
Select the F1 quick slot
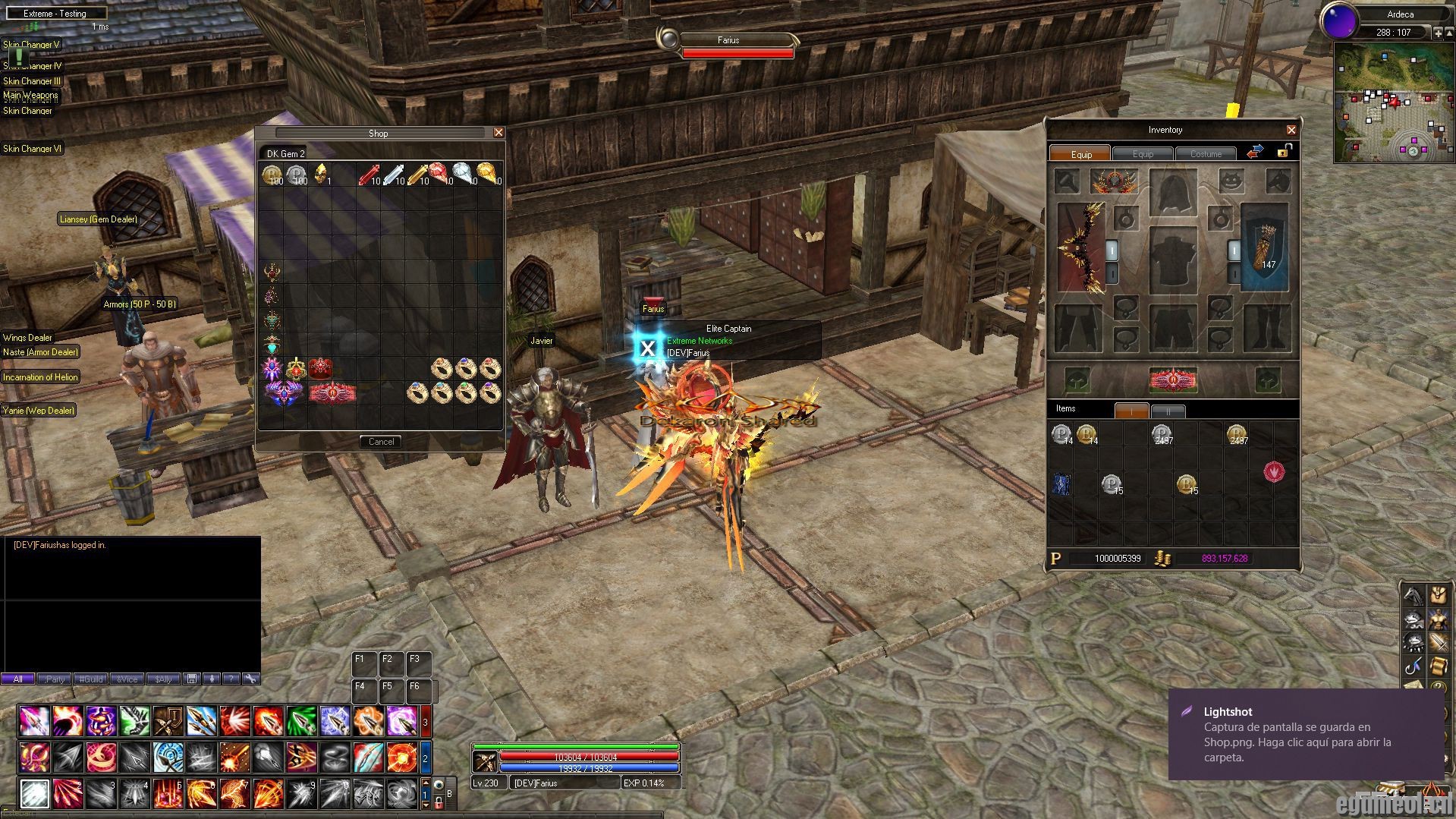pyautogui.click(x=363, y=664)
